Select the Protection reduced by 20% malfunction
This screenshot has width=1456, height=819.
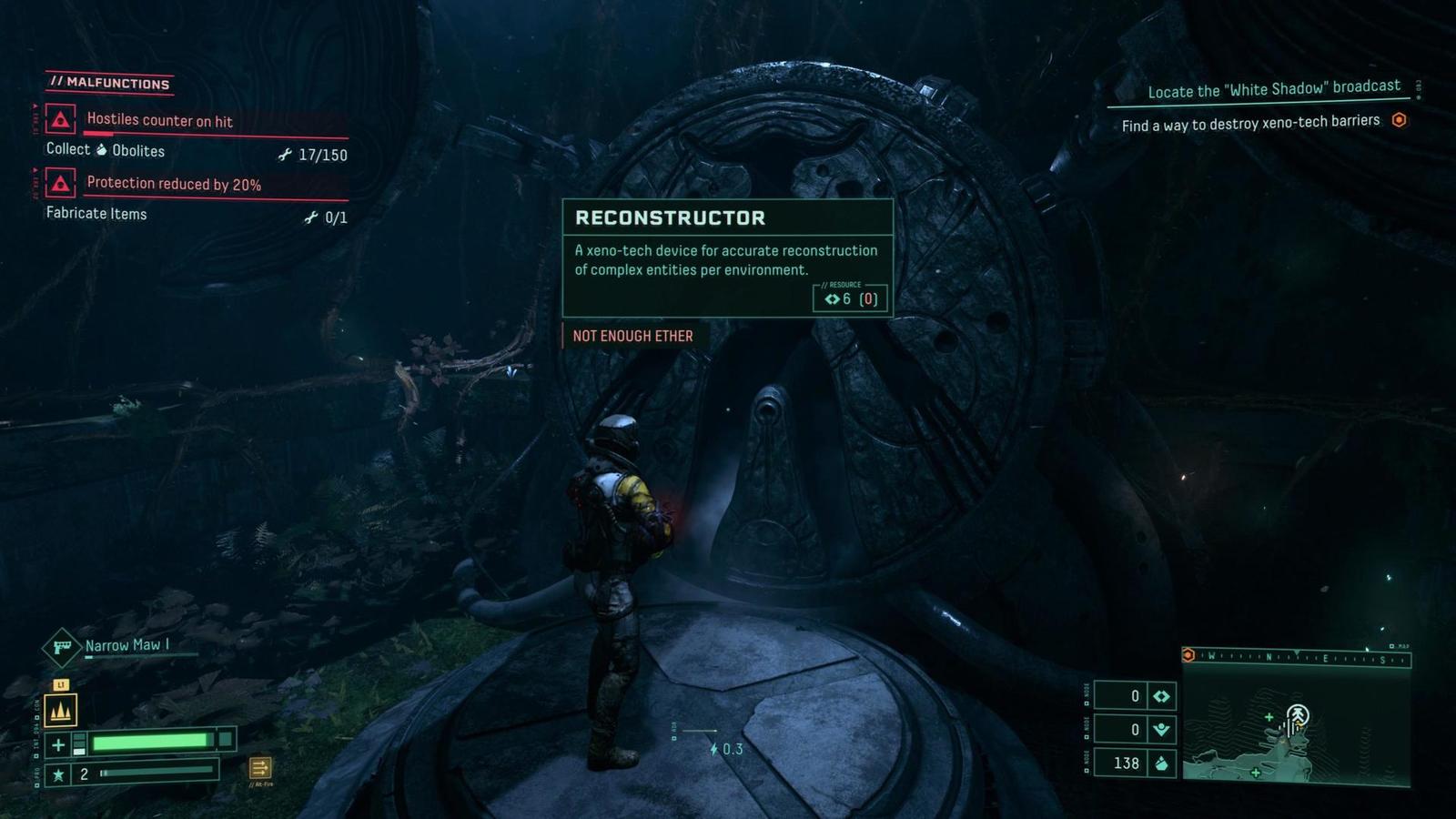pos(173,184)
